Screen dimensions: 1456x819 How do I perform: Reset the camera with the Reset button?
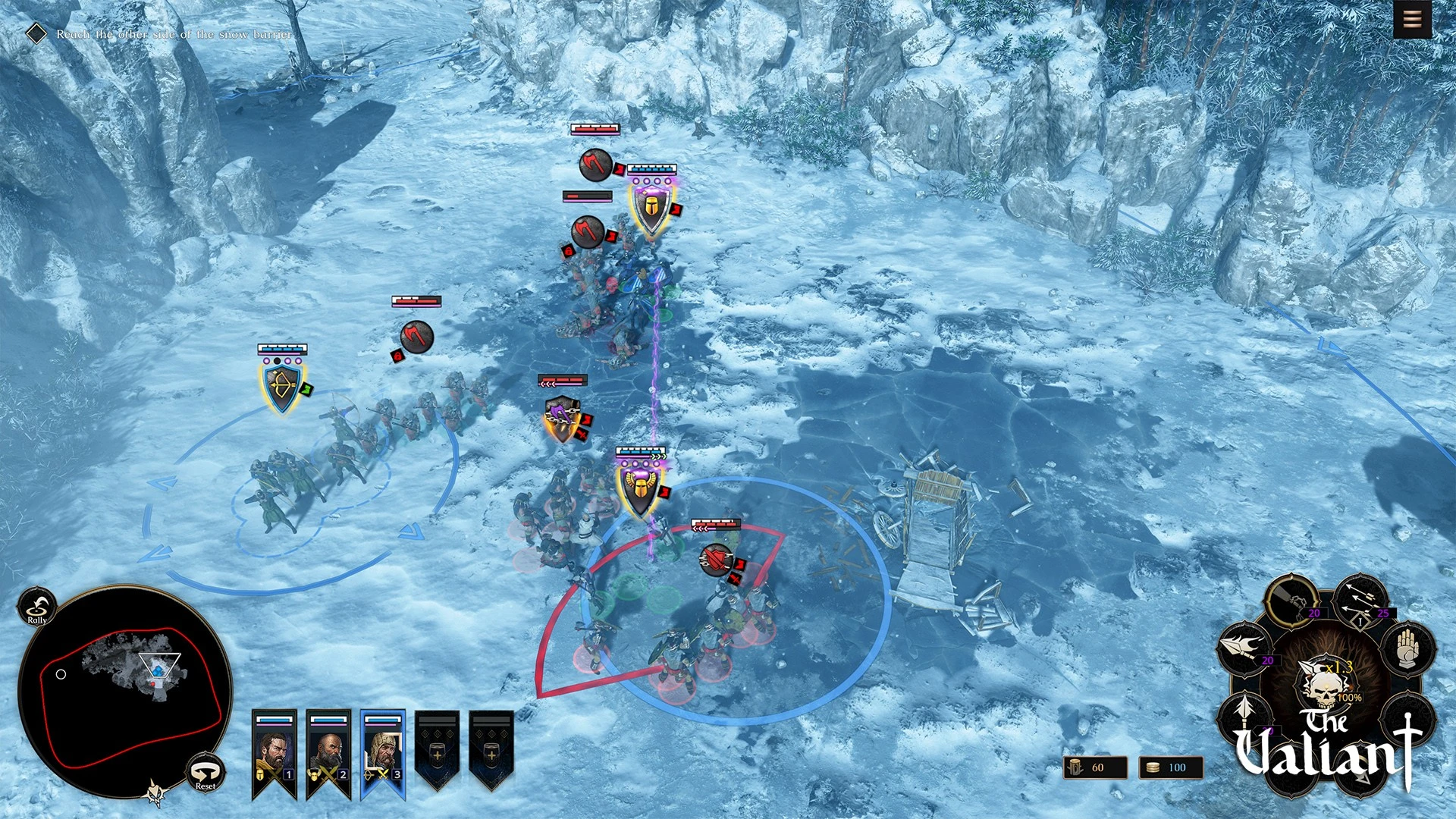click(x=206, y=773)
